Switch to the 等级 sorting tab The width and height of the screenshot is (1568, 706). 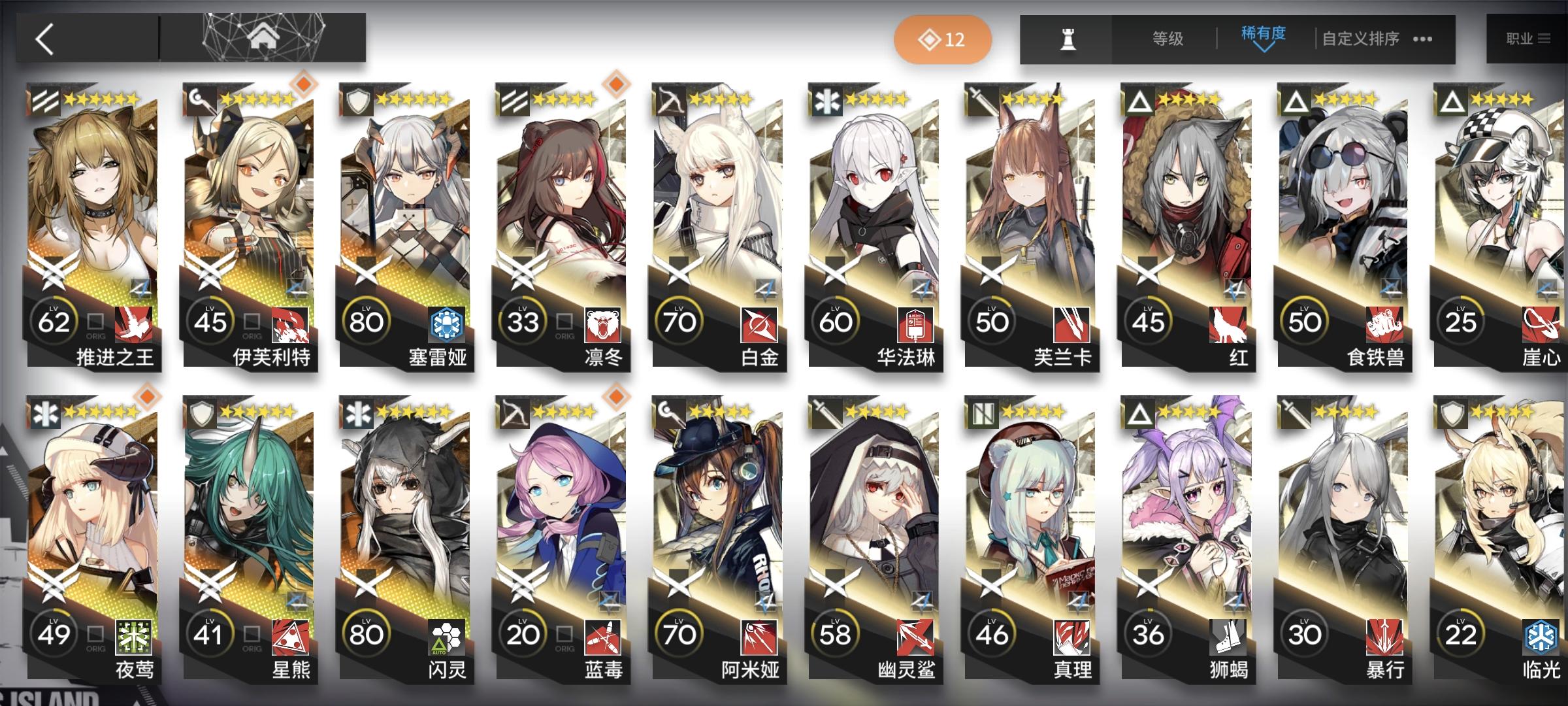[1169, 39]
